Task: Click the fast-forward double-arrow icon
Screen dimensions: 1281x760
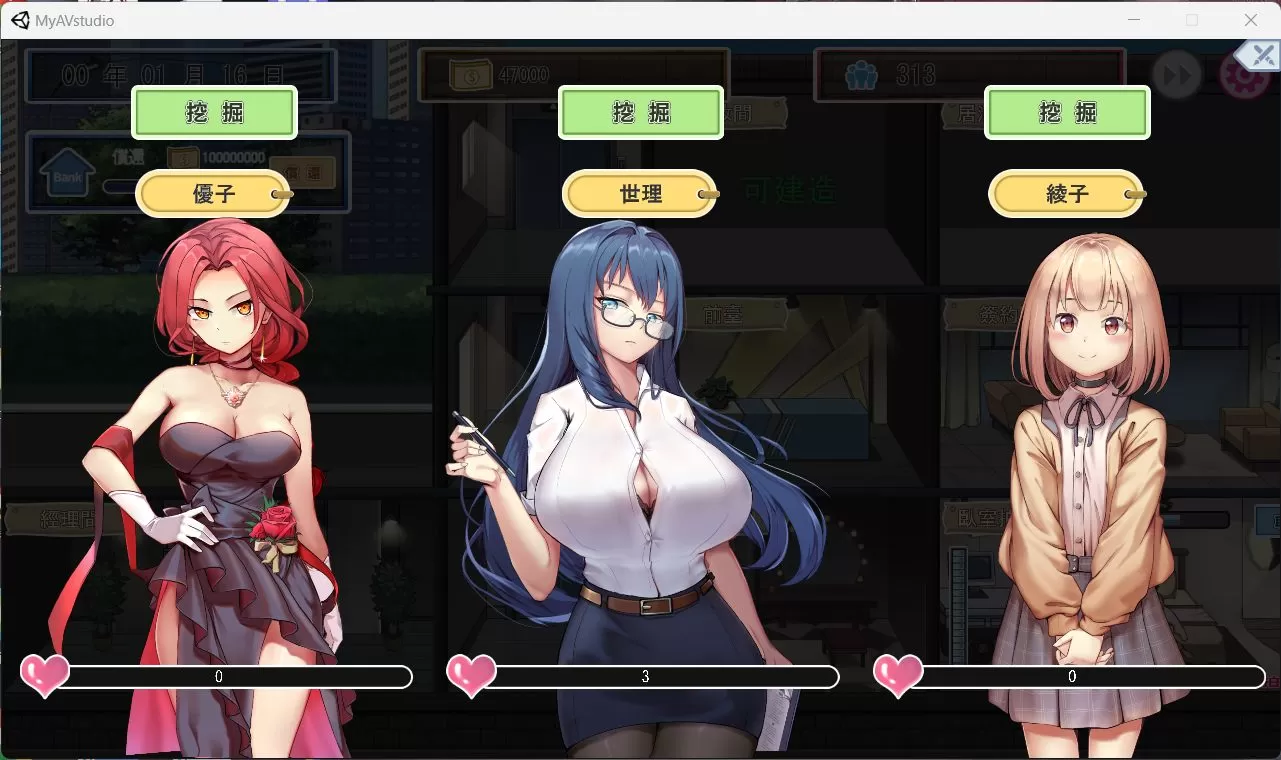Action: pos(1177,75)
